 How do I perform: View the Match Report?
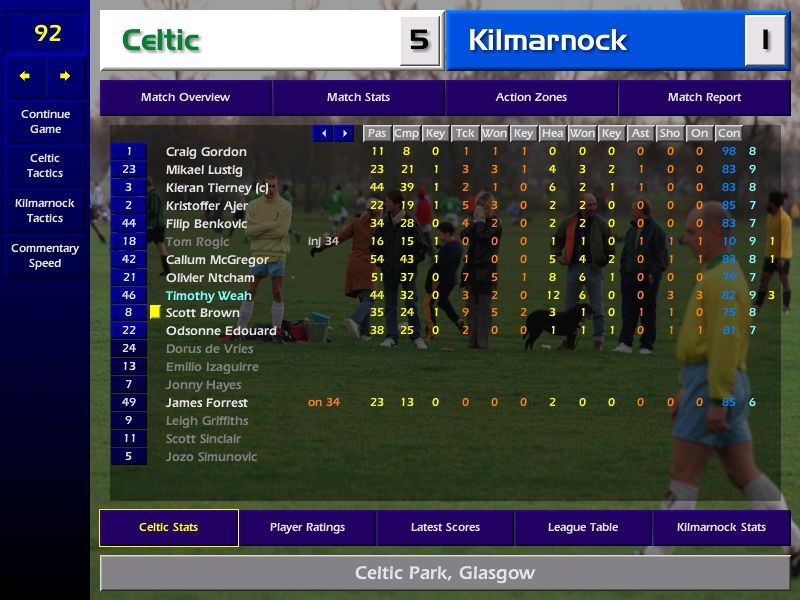704,97
